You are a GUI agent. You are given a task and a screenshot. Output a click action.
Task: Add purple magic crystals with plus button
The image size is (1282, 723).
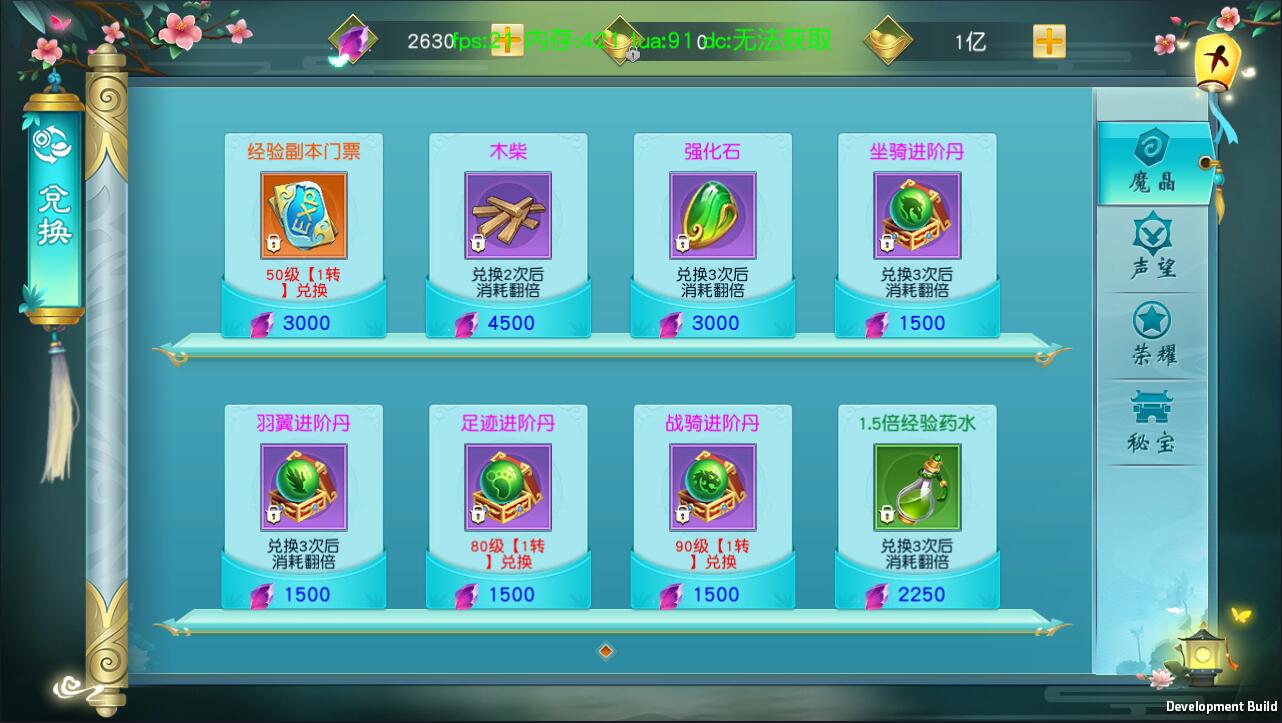507,41
